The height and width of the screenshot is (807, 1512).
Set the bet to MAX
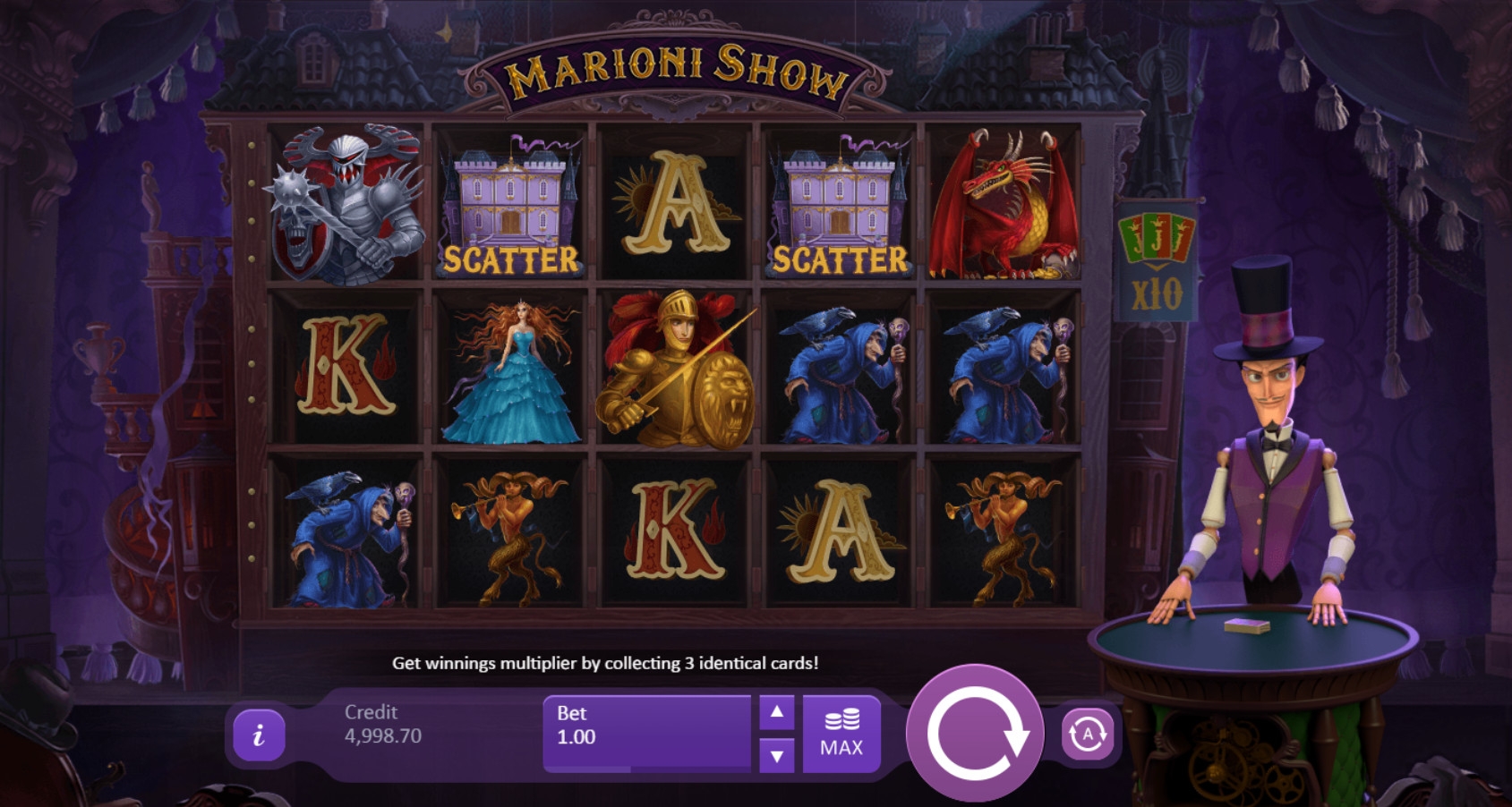pyautogui.click(x=841, y=734)
